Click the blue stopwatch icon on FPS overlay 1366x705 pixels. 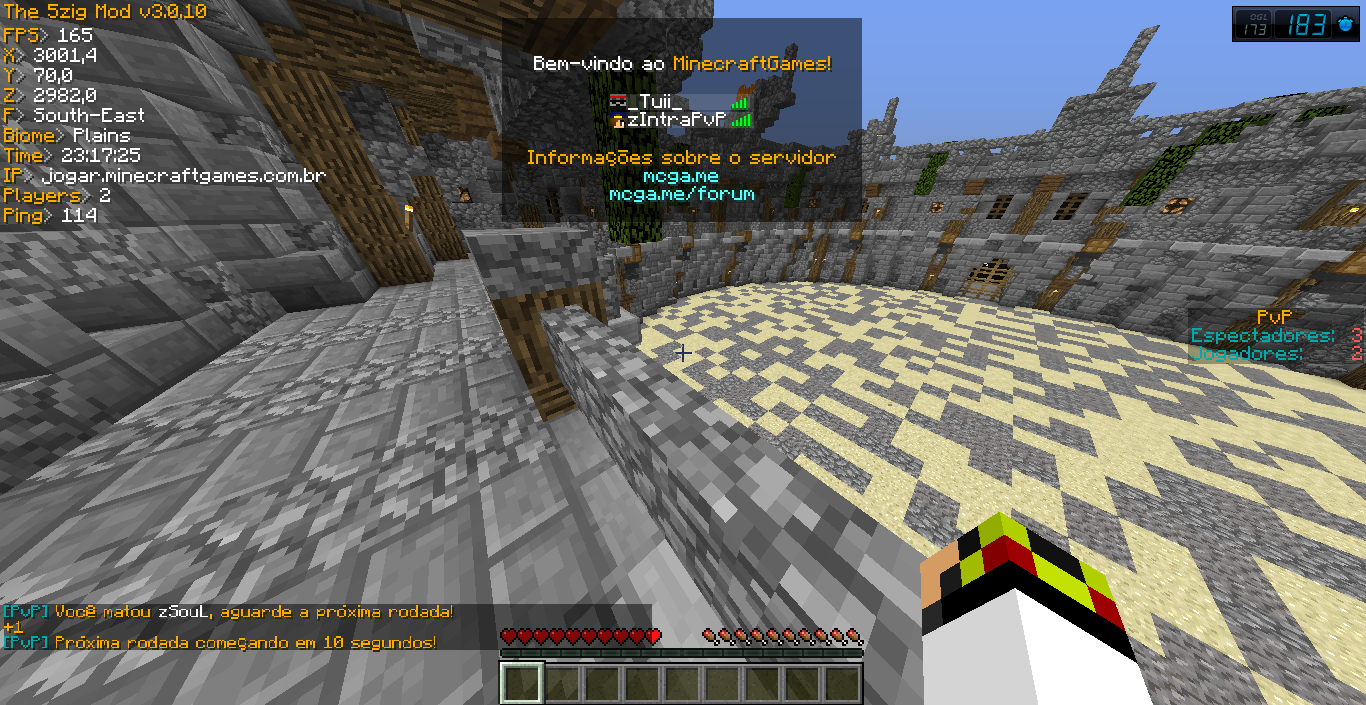[x=1343, y=25]
